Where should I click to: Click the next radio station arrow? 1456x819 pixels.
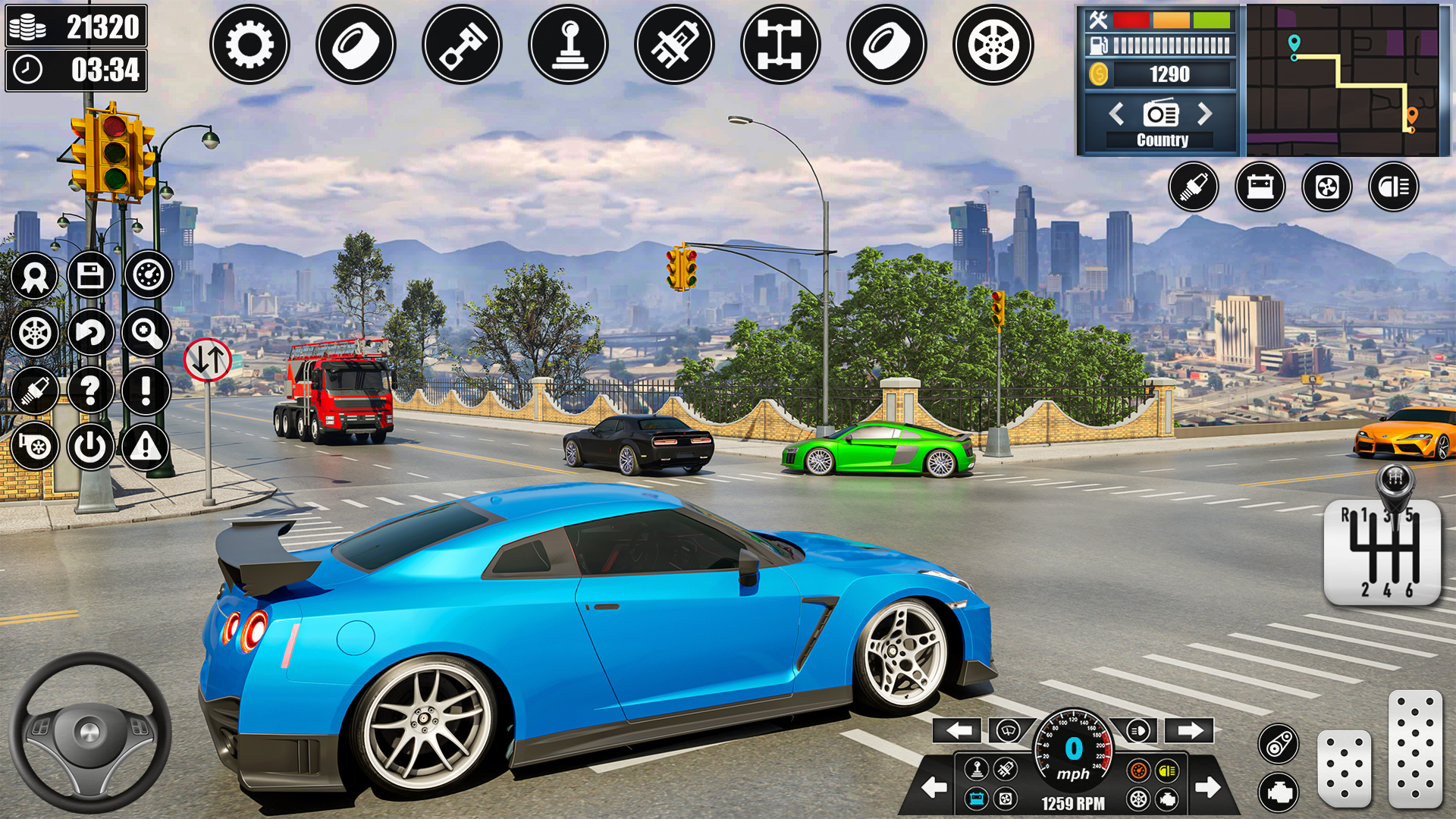[x=1204, y=114]
